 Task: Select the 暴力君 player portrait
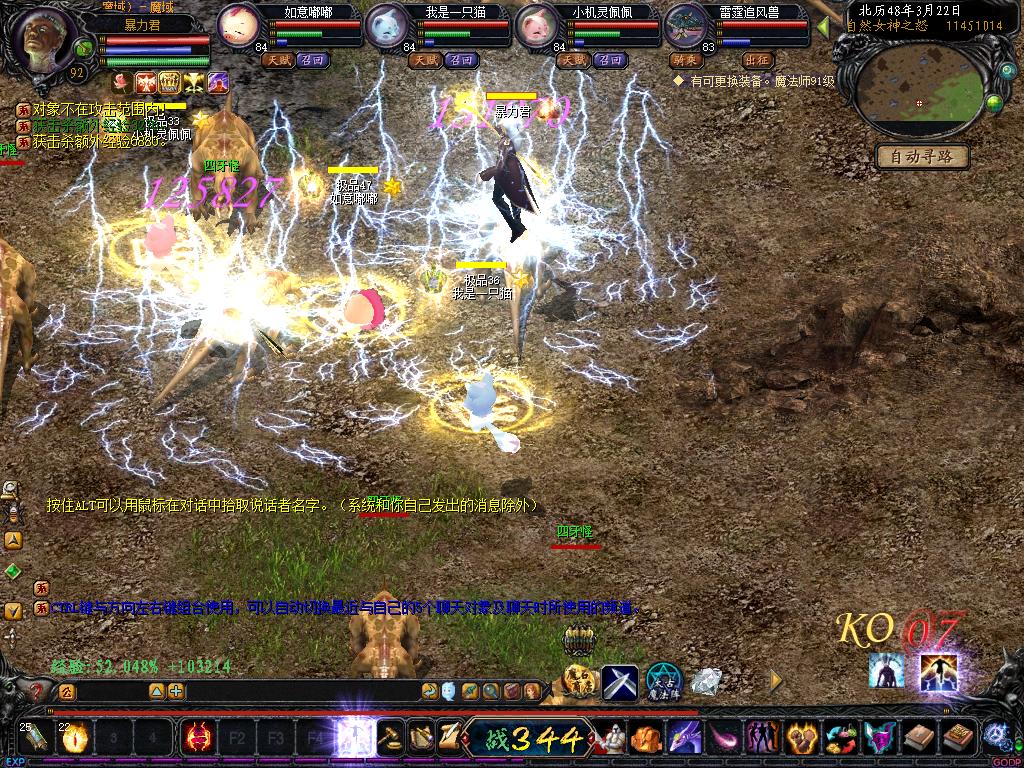click(x=43, y=38)
